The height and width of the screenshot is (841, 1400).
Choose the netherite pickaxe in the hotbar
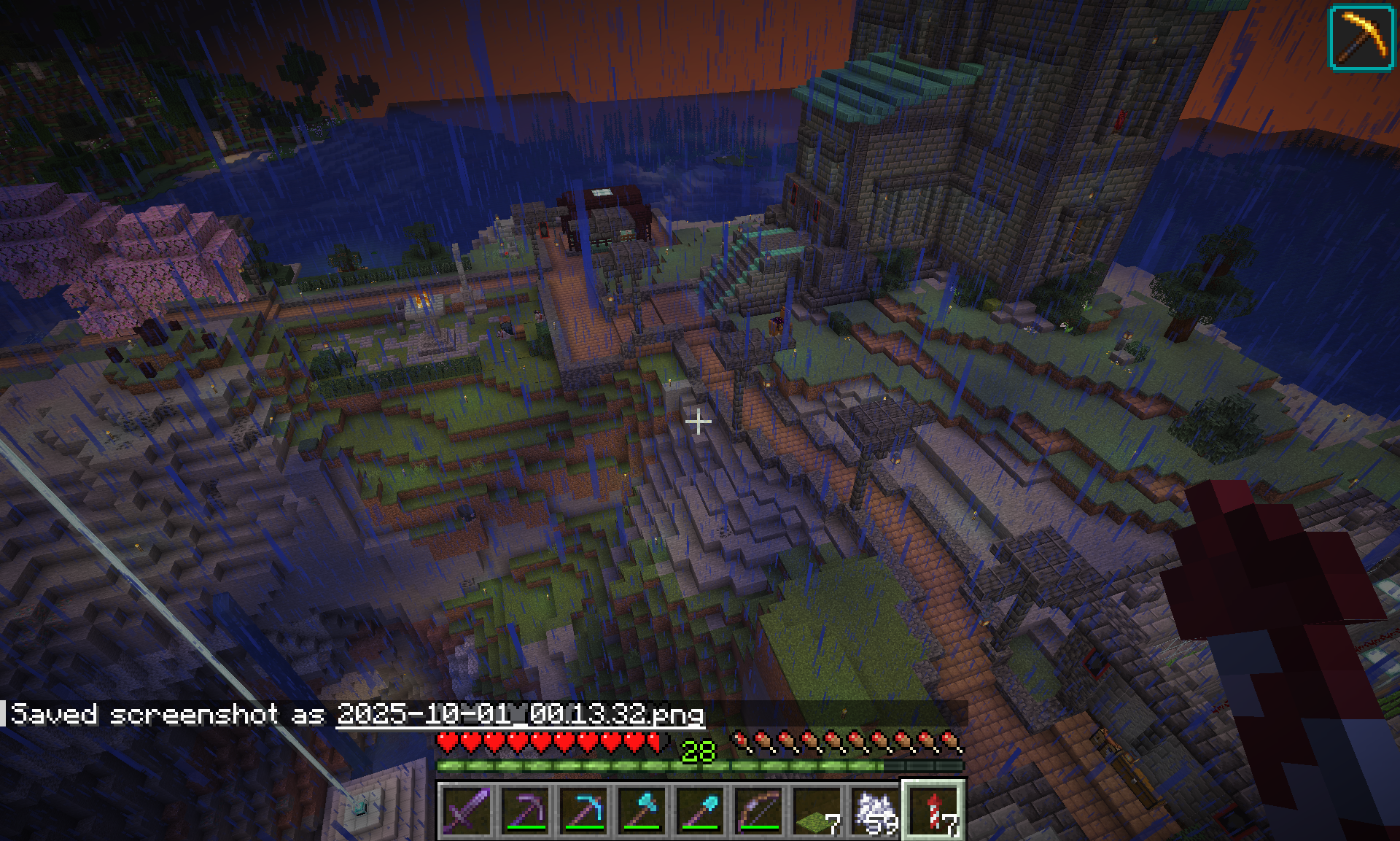[x=525, y=810]
